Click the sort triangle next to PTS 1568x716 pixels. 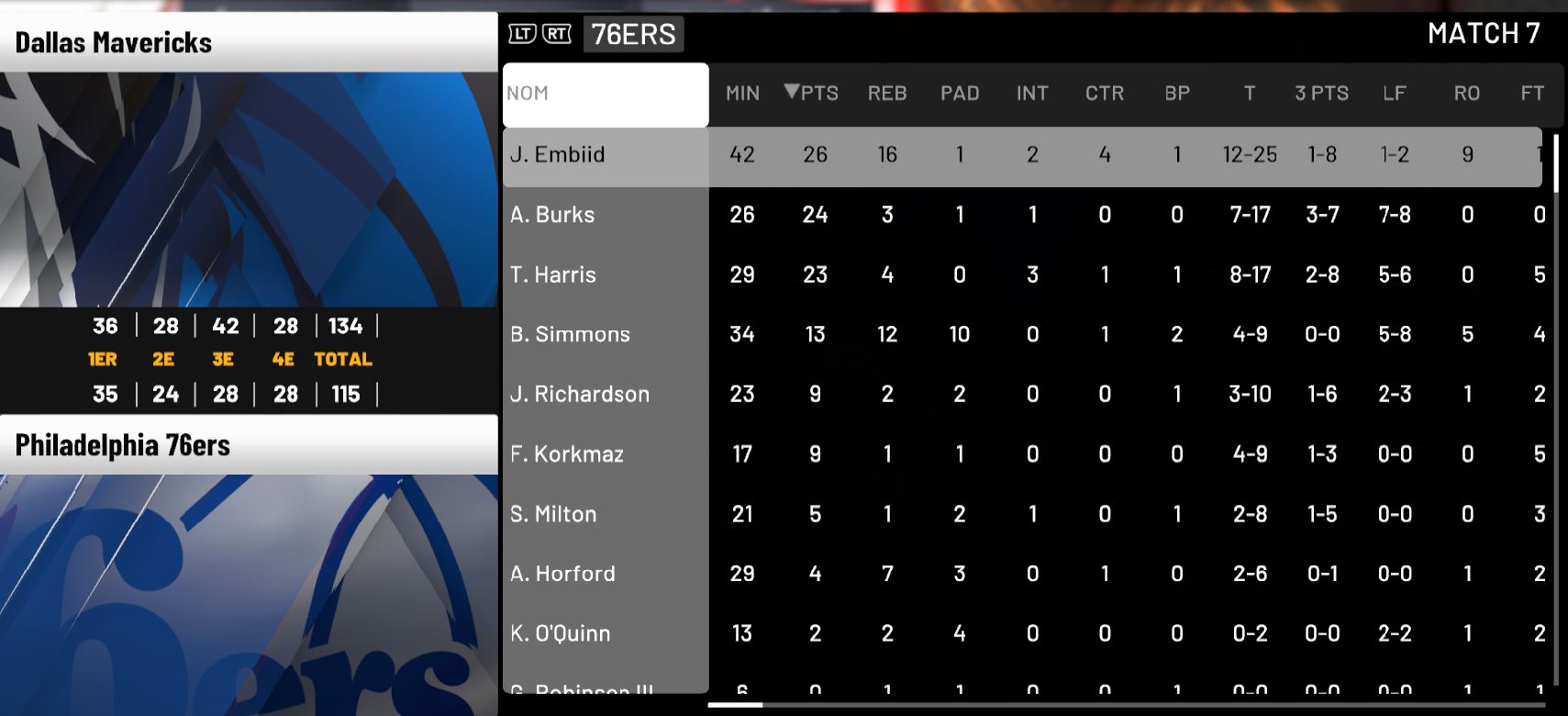[791, 93]
